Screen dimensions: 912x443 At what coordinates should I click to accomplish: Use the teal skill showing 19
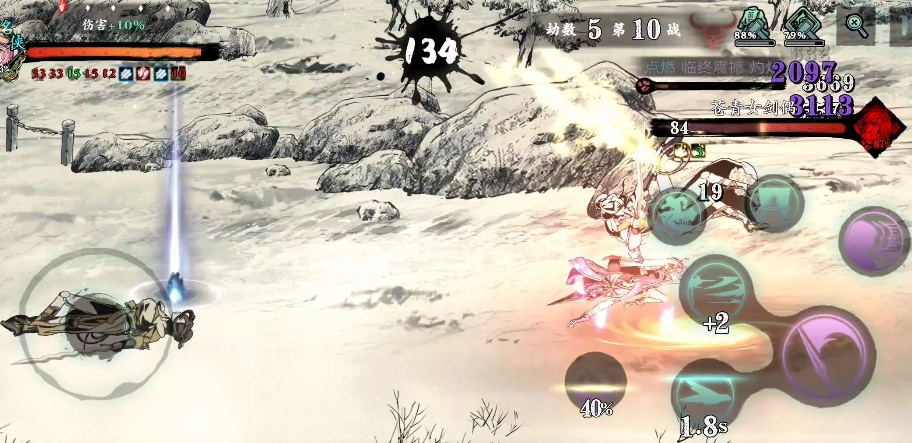click(x=680, y=212)
